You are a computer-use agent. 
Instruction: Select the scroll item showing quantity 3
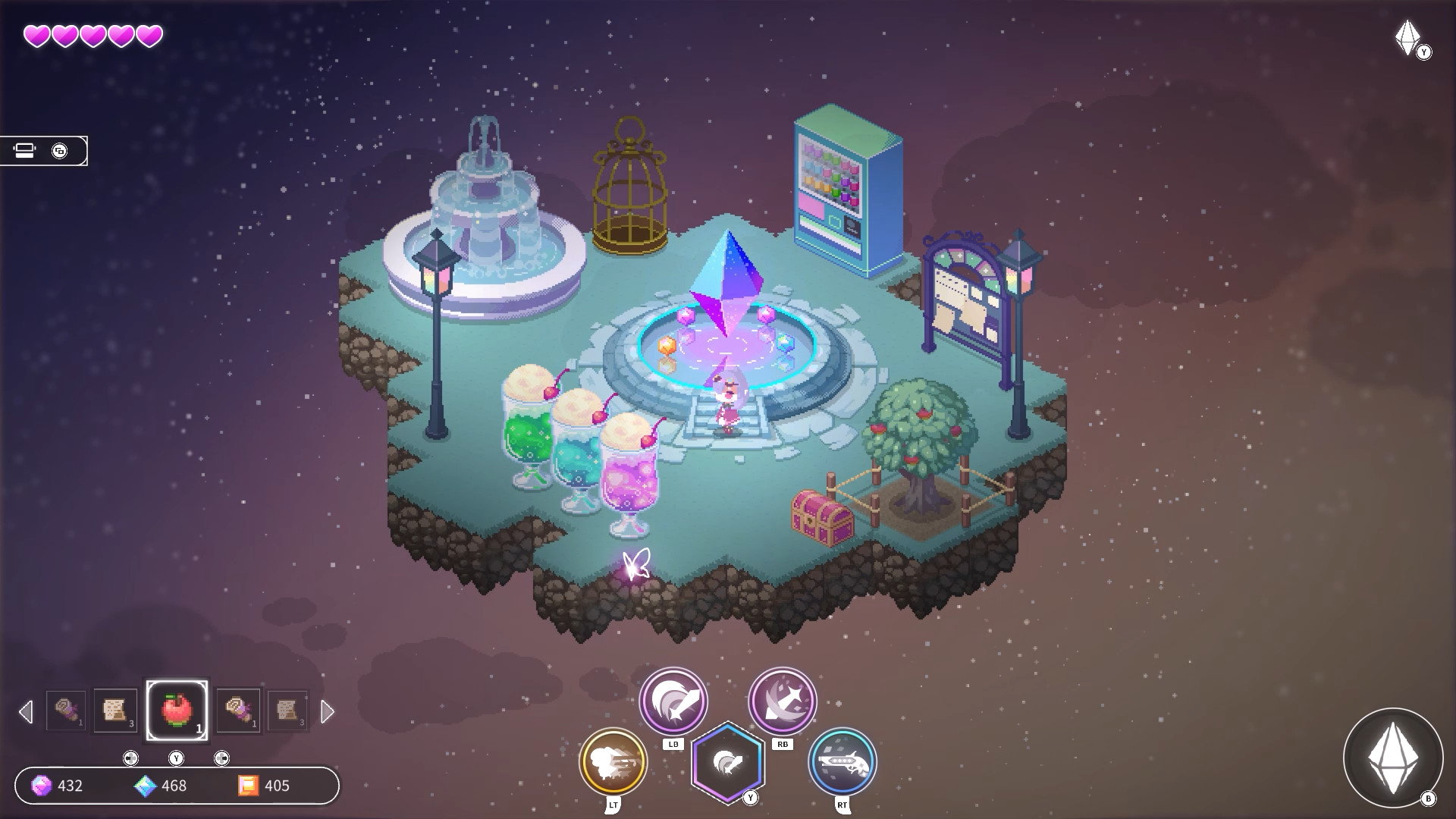(115, 711)
